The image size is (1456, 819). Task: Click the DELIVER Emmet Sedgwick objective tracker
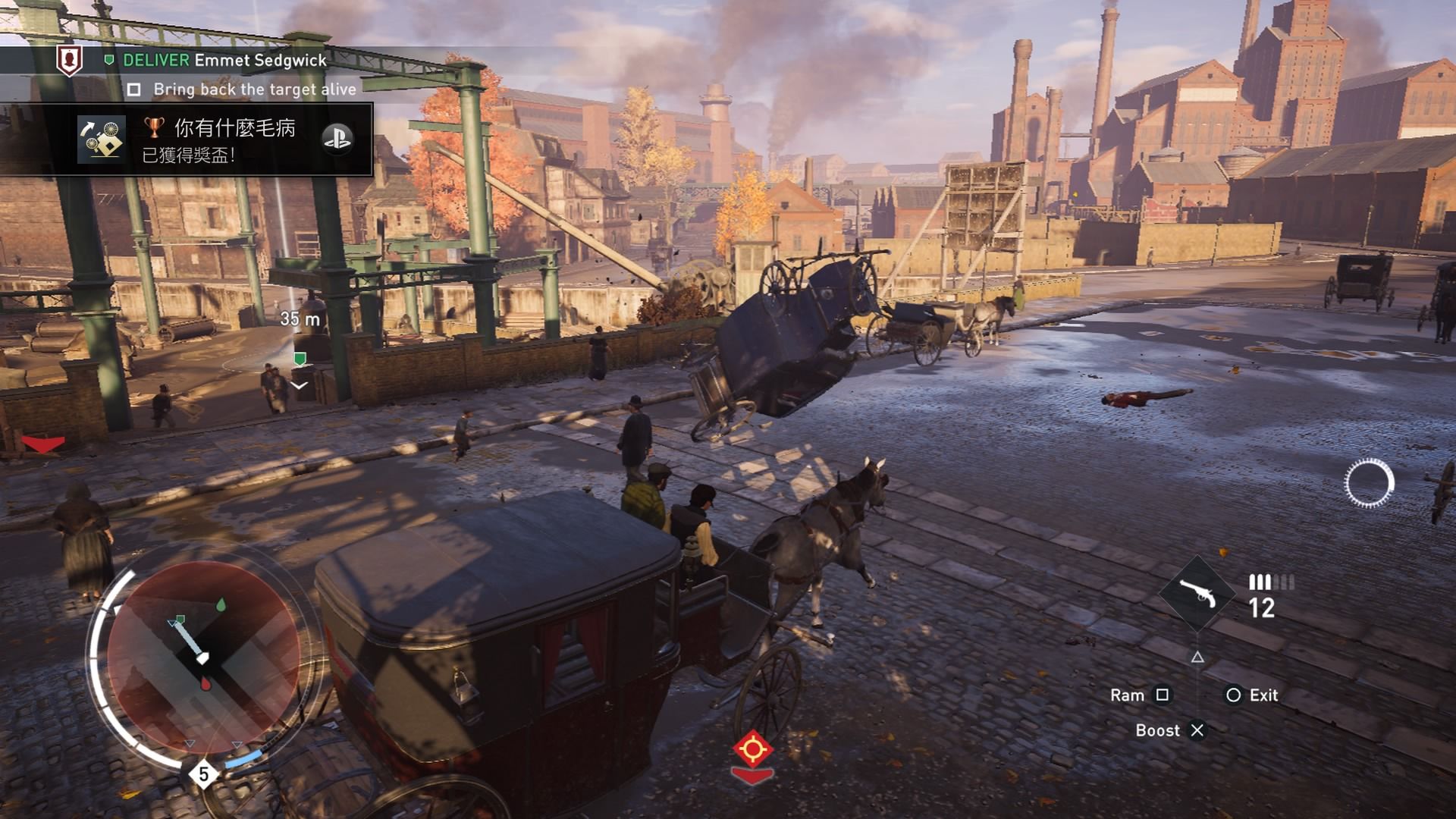click(224, 61)
